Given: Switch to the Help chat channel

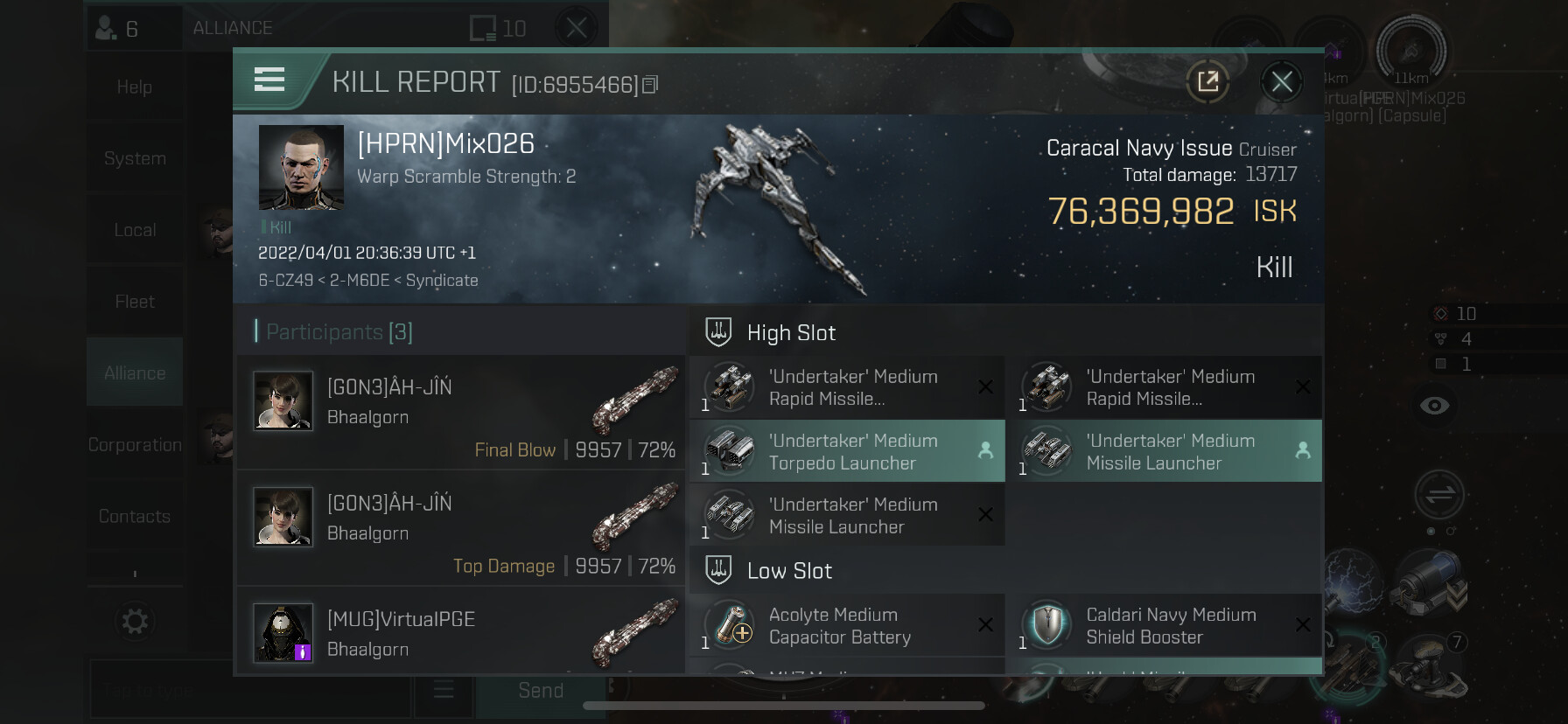Looking at the screenshot, I should point(135,87).
